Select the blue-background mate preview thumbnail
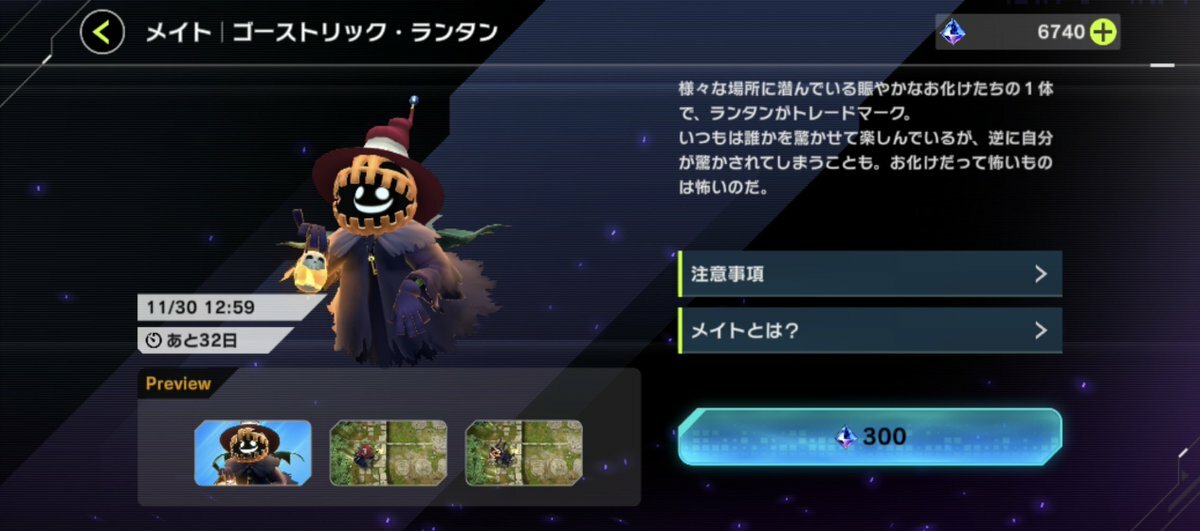 (253, 453)
